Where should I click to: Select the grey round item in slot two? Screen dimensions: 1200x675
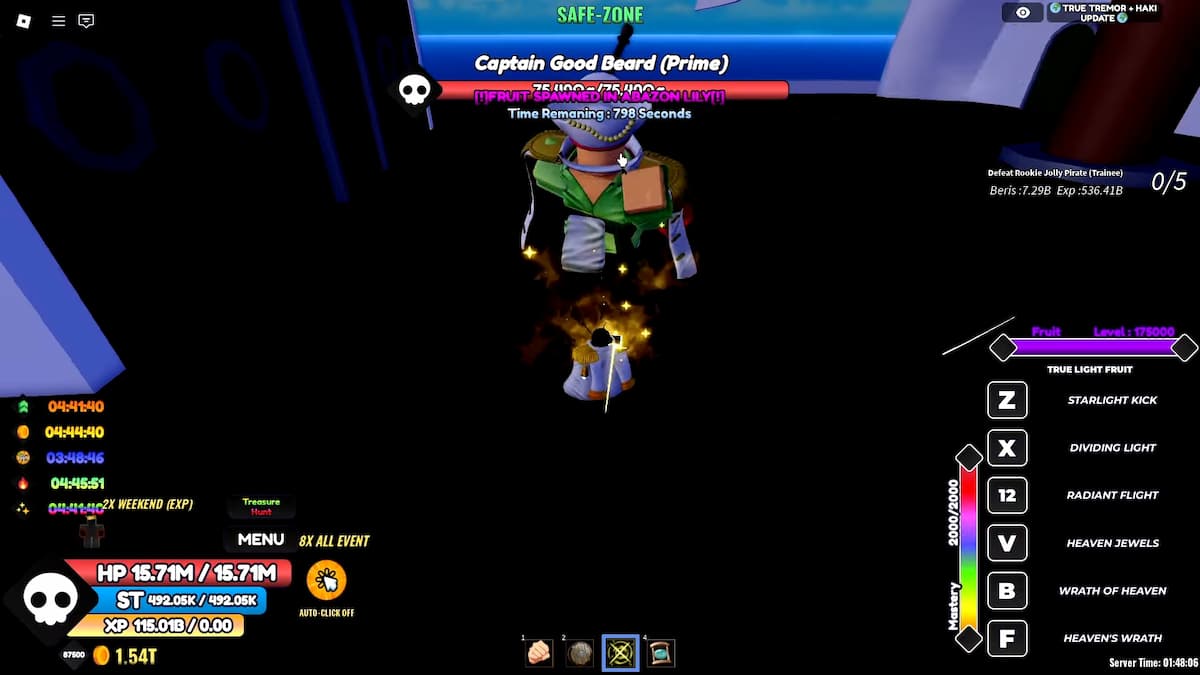tap(580, 653)
